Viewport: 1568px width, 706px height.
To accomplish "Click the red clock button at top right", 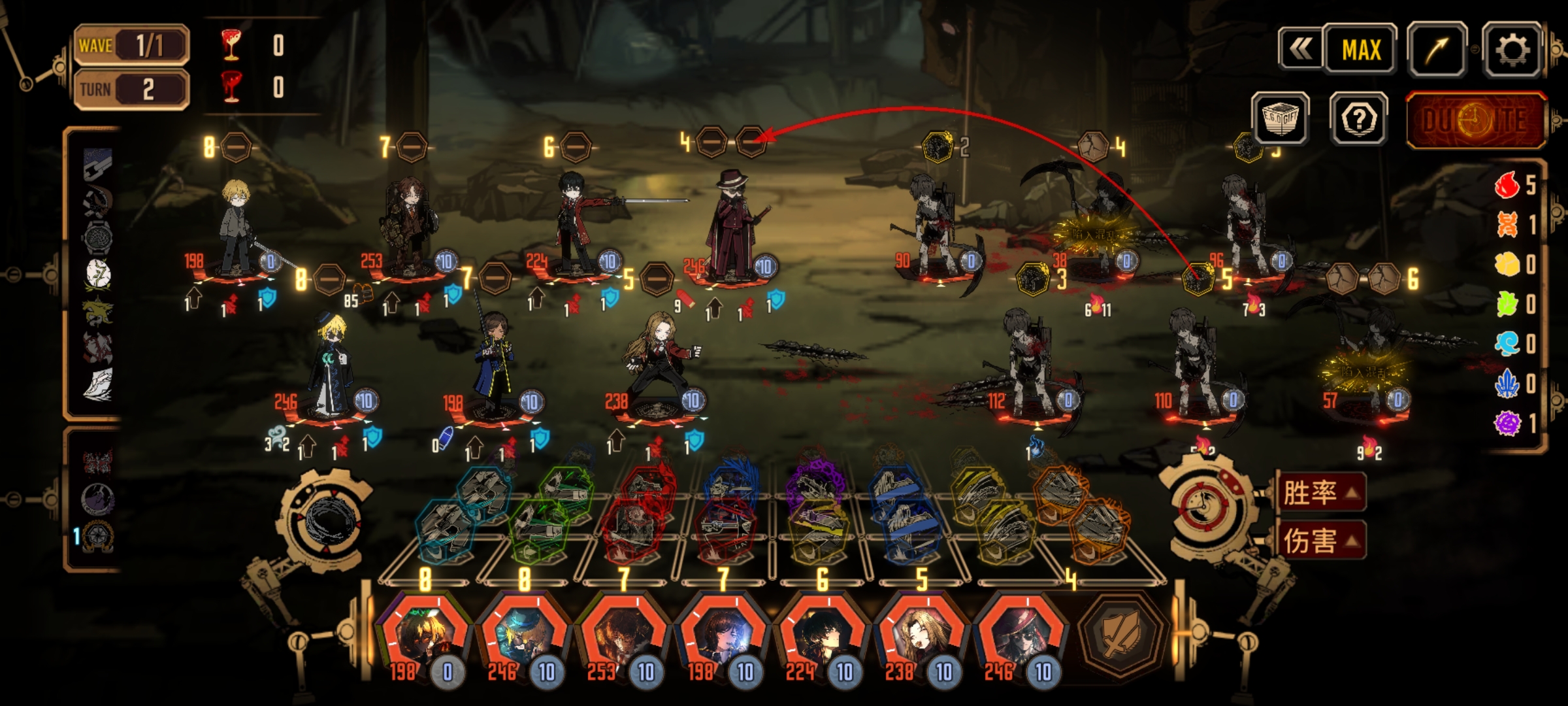I will (1477, 120).
